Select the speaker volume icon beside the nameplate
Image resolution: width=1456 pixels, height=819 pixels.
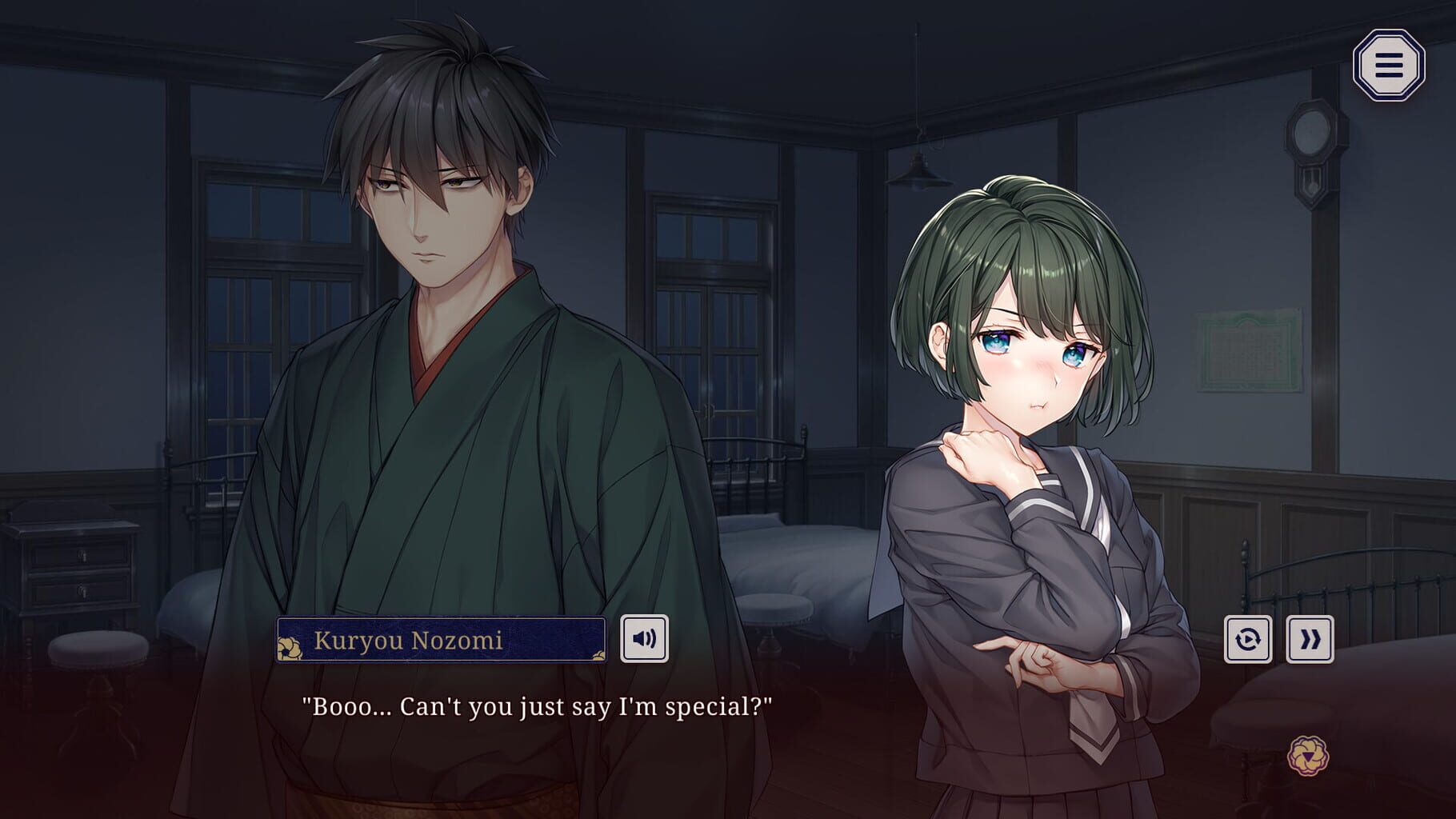646,638
